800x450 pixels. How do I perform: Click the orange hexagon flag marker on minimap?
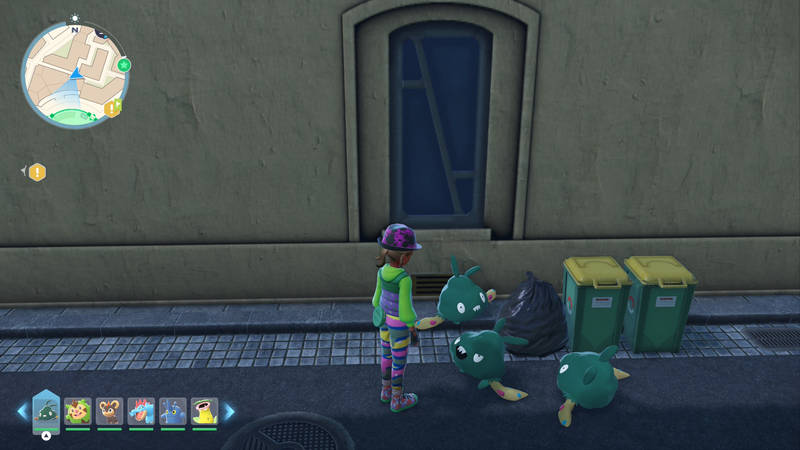(113, 107)
